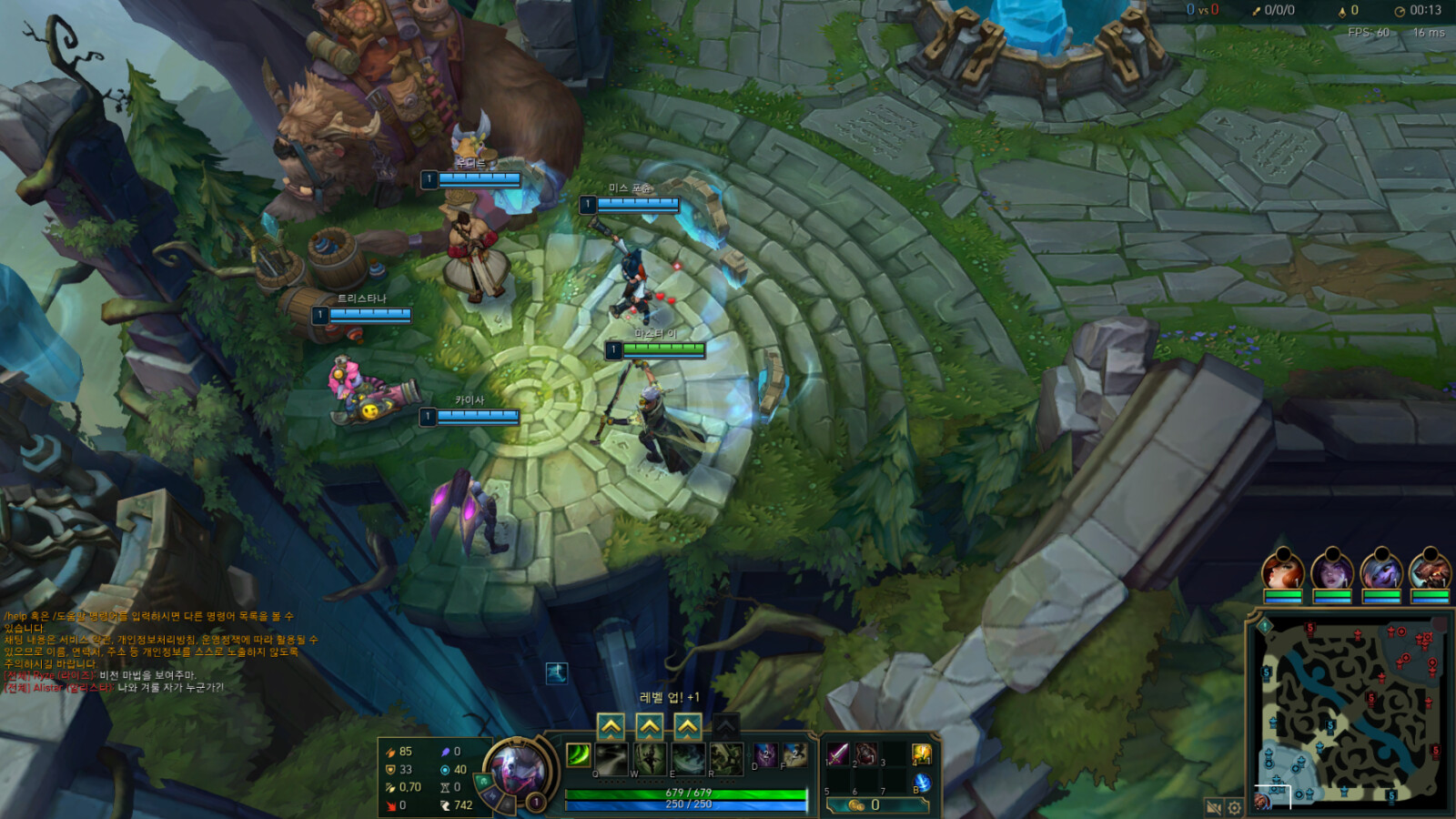The height and width of the screenshot is (819, 1456).
Task: Level up Q using its golden chevron
Action: coord(611,724)
